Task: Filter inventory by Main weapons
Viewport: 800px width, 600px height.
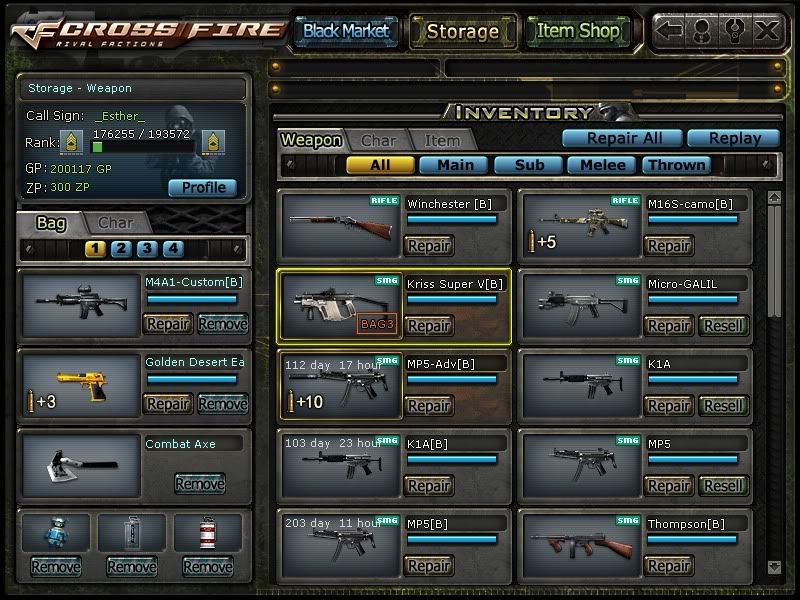Action: 454,165
